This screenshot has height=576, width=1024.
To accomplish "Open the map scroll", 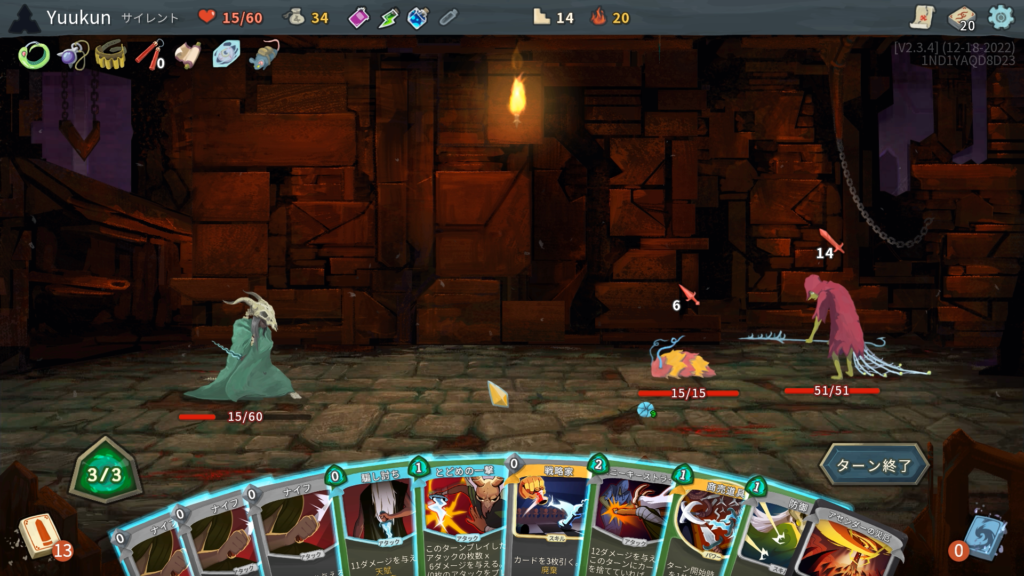I will pos(922,17).
